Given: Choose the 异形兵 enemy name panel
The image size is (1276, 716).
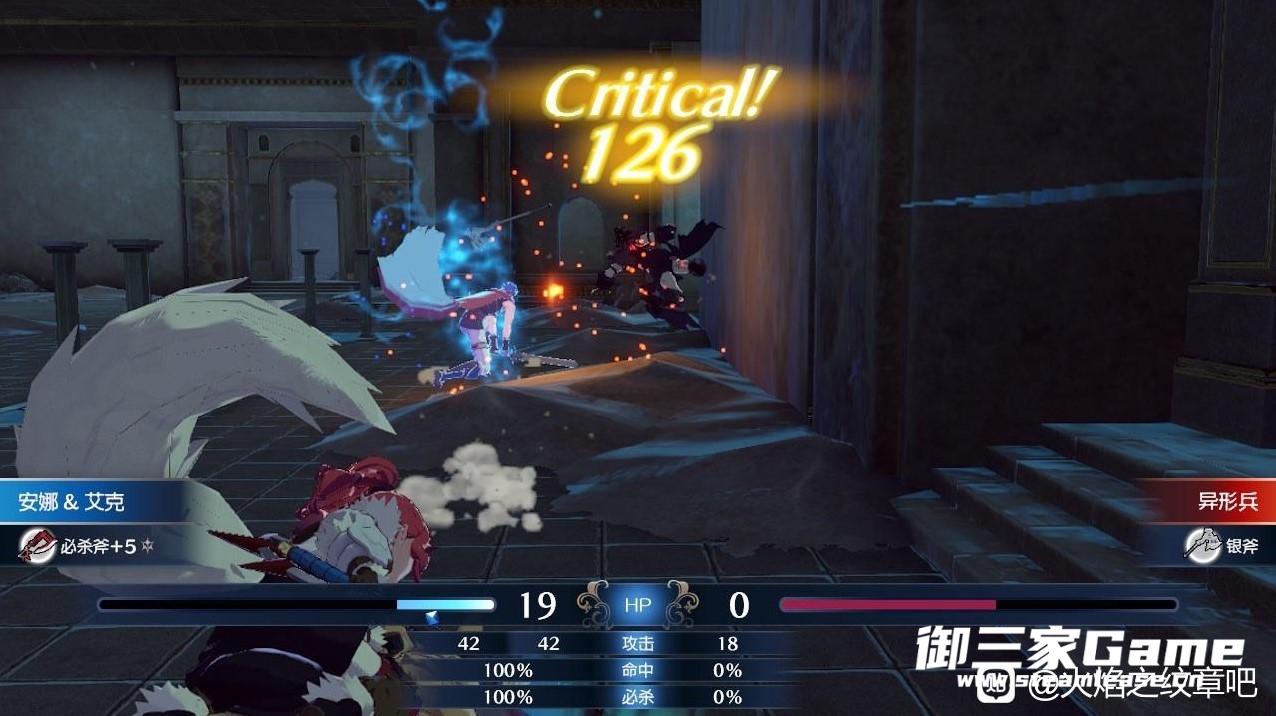Looking at the screenshot, I should [1212, 502].
